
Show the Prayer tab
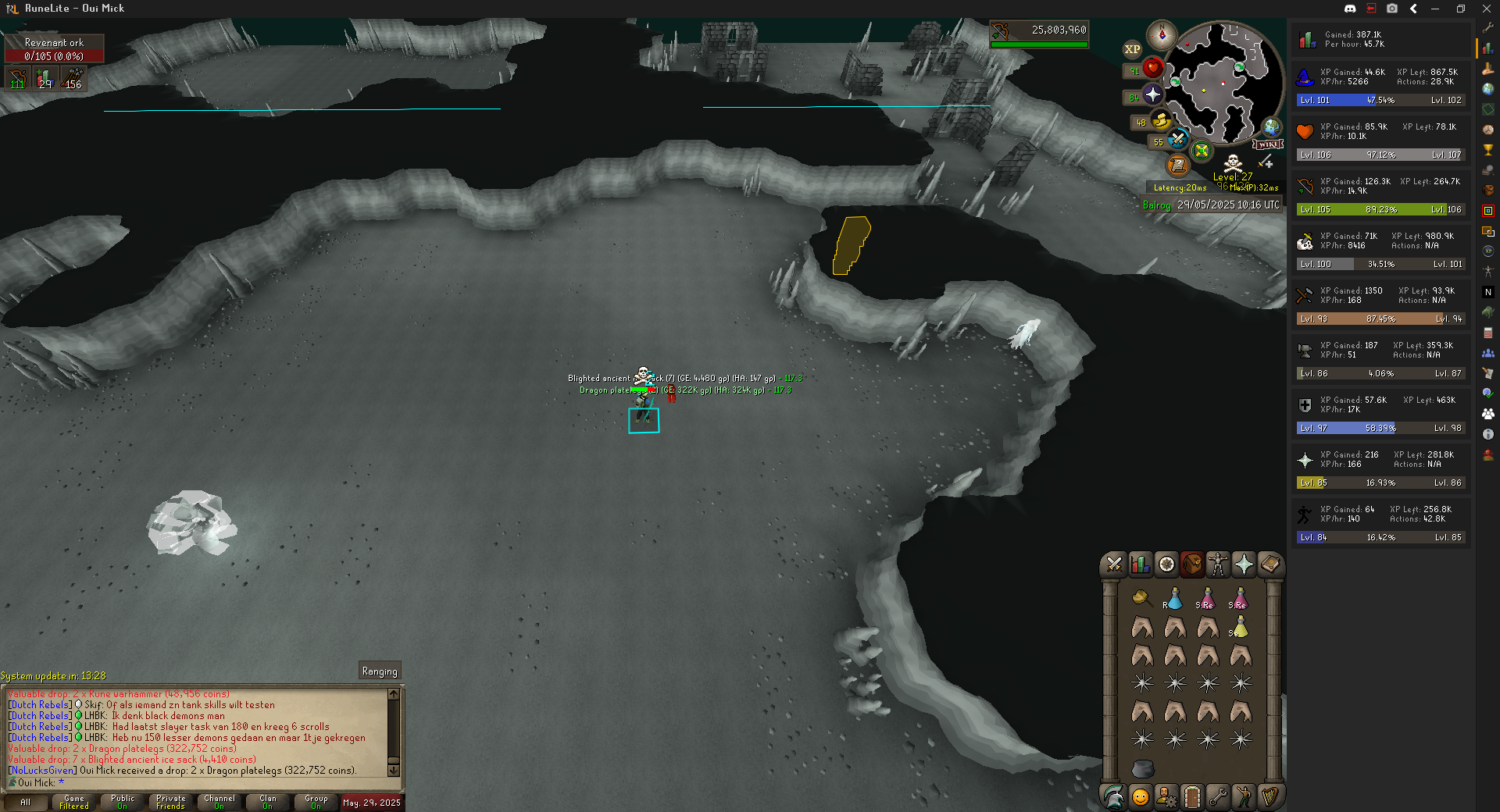(1243, 564)
